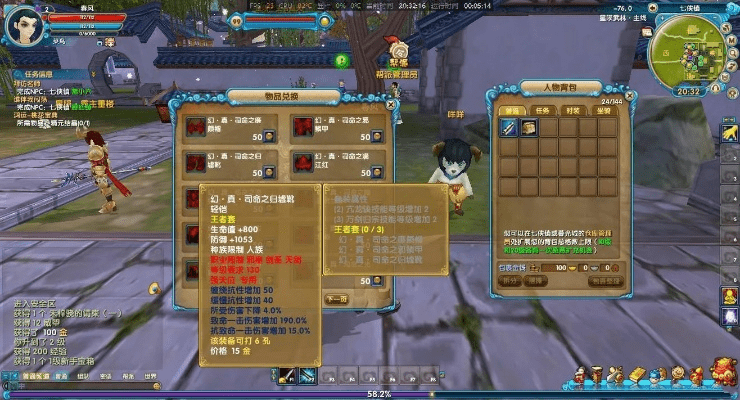Open the 帮会管理员 guild manager icon
The height and width of the screenshot is (400, 740).
tap(397, 50)
